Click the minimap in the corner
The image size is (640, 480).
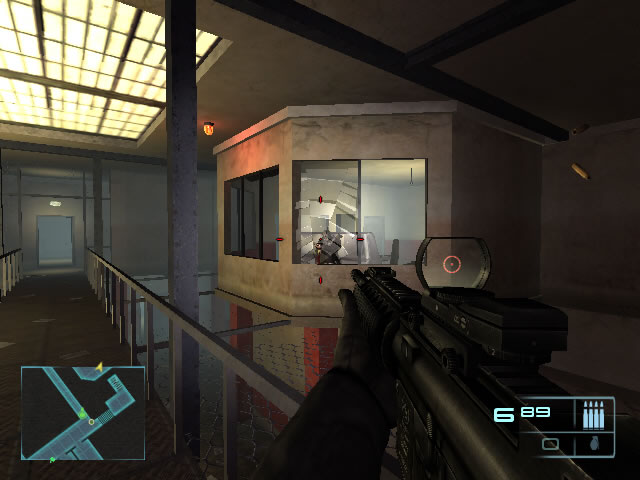click(83, 412)
